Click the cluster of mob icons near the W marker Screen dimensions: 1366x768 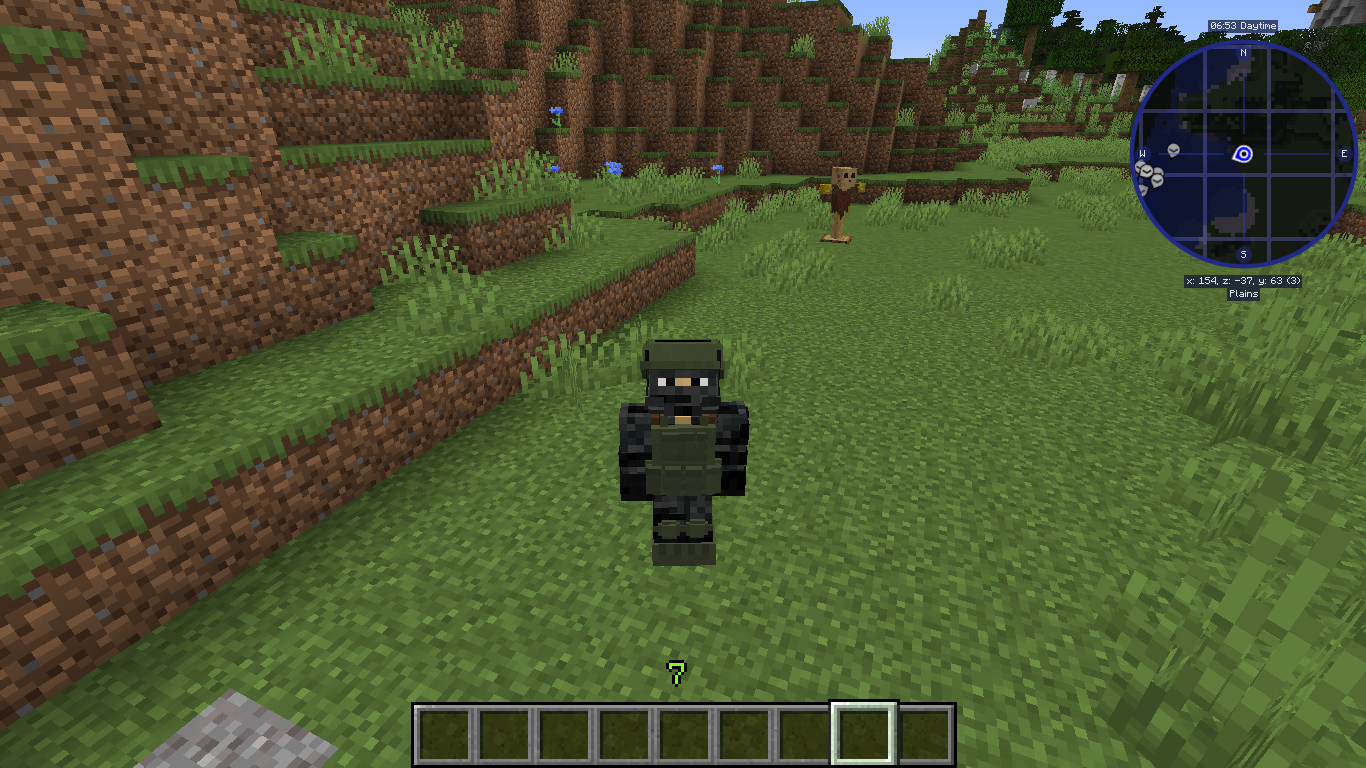point(1148,177)
